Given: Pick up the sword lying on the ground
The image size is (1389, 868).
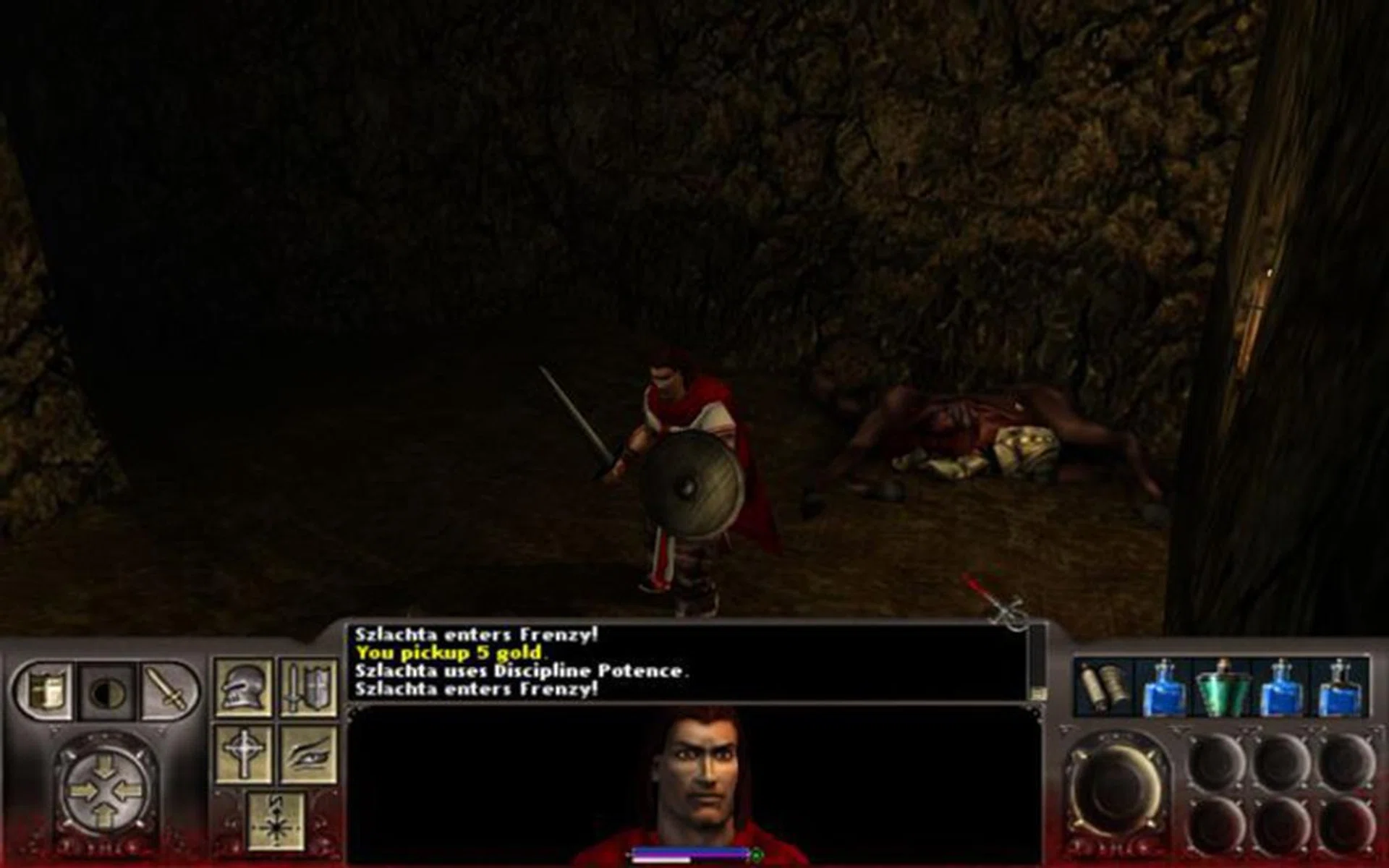Looking at the screenshot, I should point(998,597).
